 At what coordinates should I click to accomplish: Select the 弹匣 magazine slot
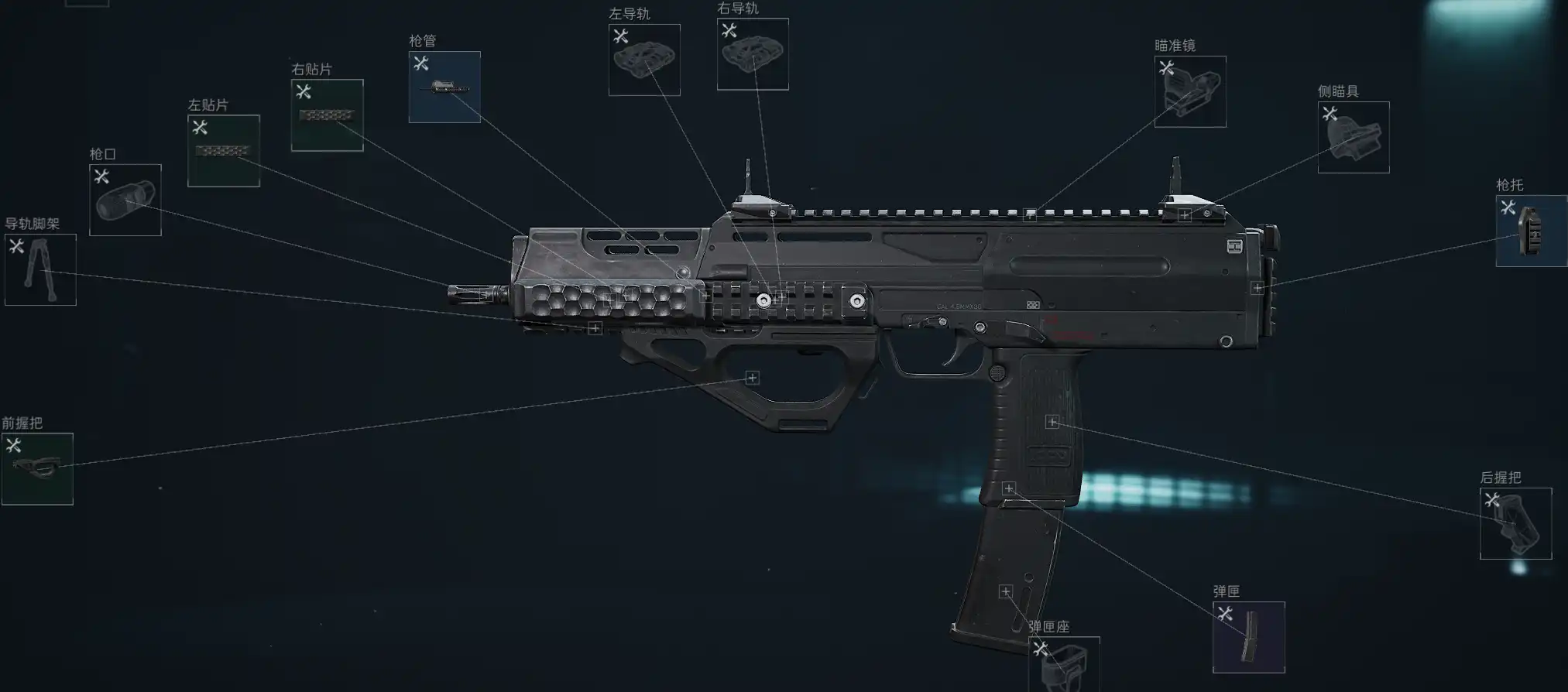(x=1248, y=637)
